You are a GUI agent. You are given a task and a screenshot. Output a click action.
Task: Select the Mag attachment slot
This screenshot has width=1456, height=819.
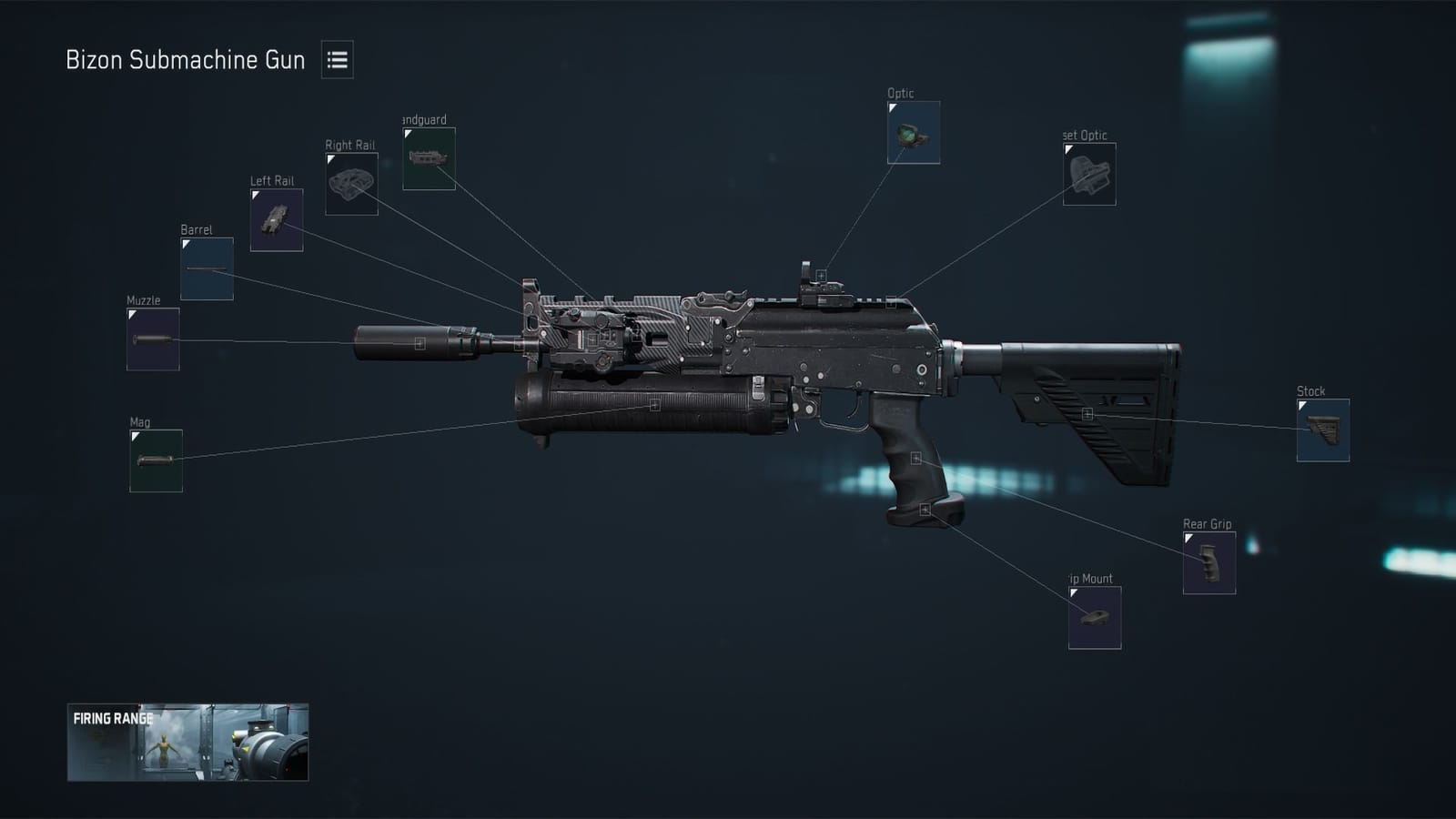(x=155, y=462)
